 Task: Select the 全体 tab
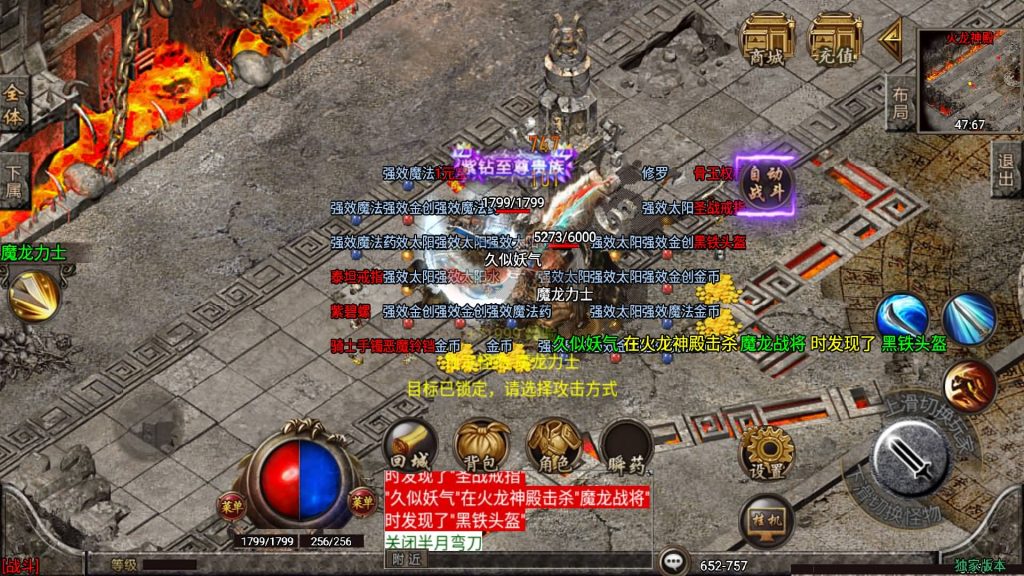(x=14, y=105)
